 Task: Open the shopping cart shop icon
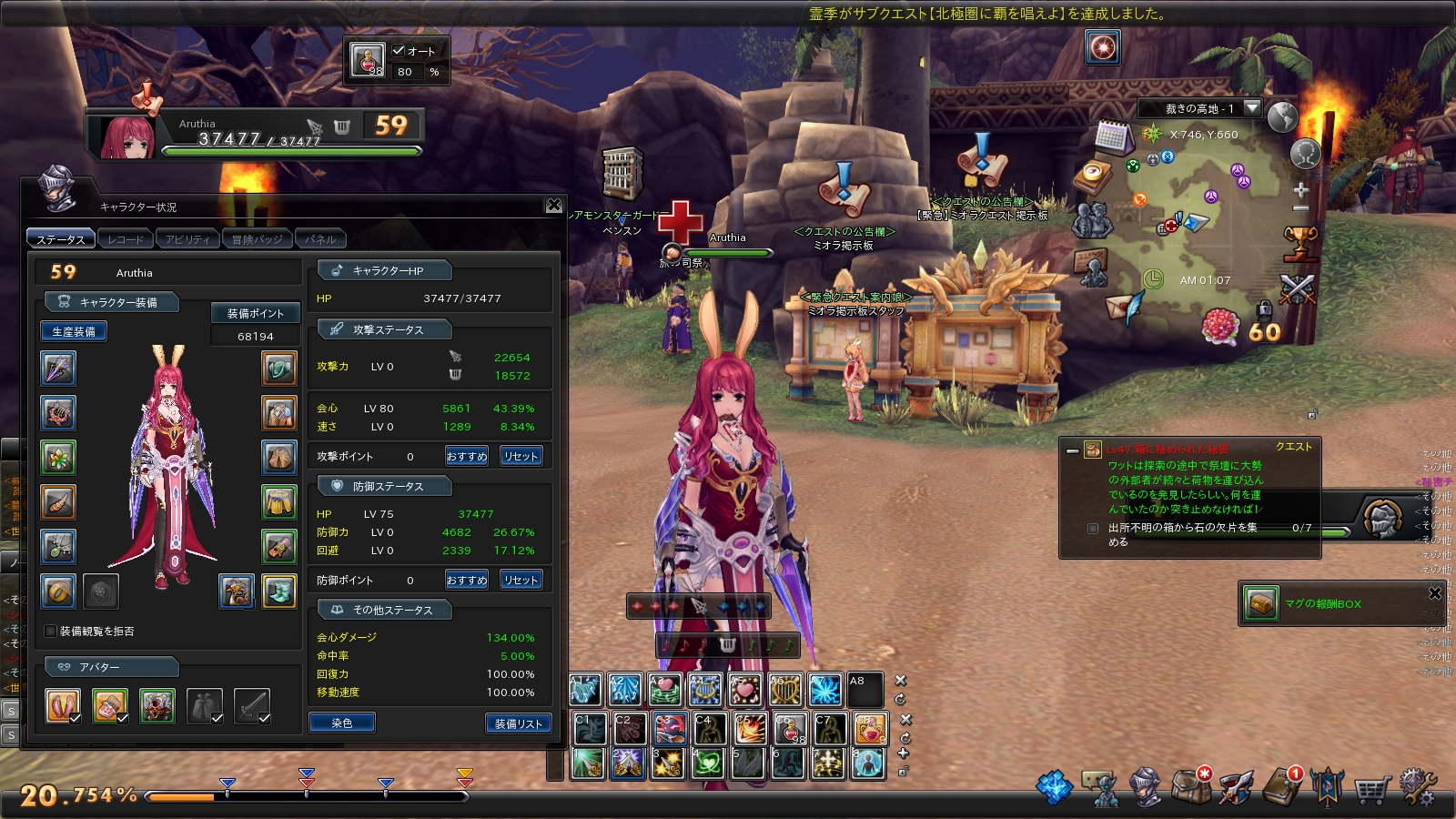click(x=1371, y=789)
